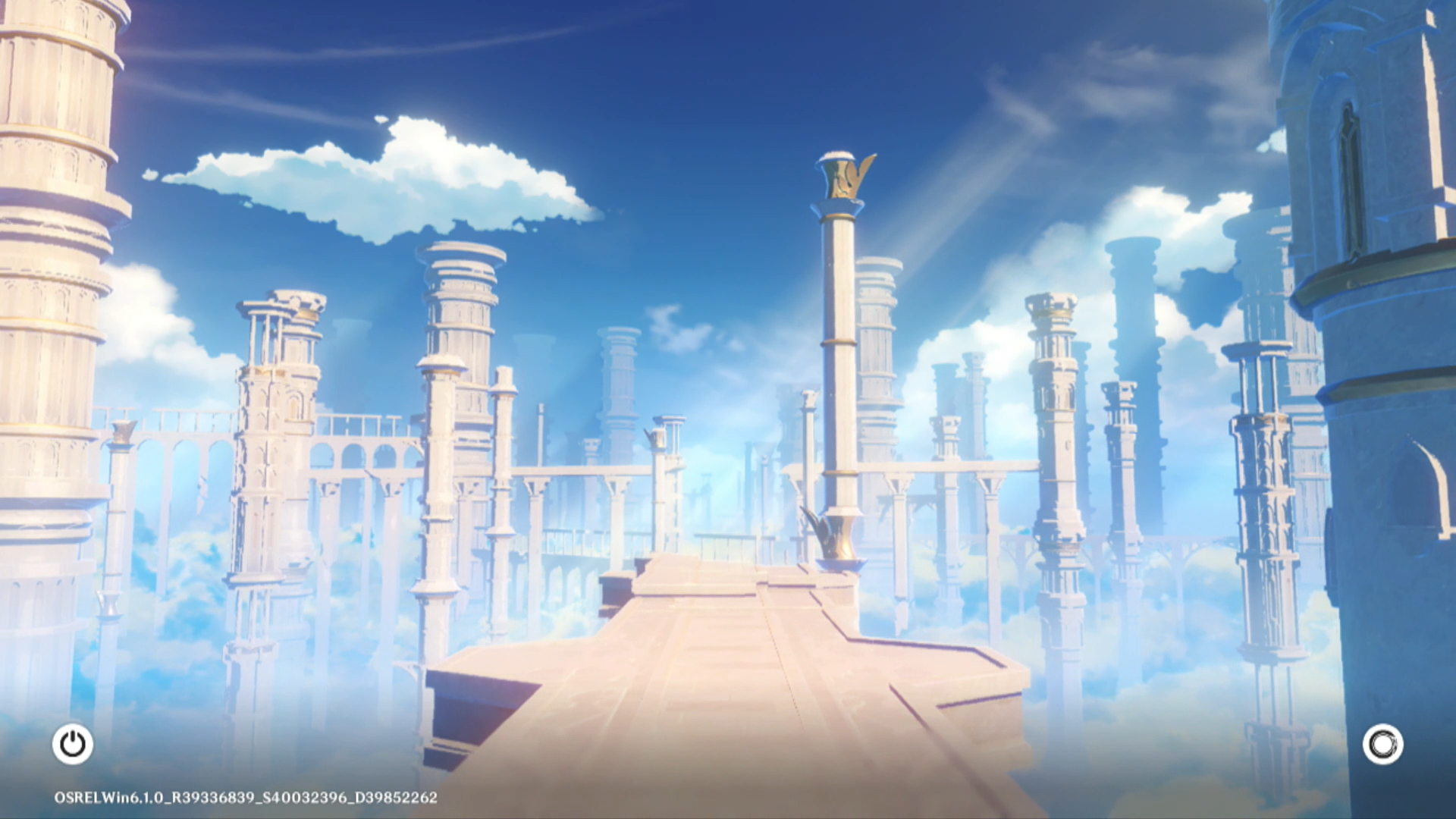Viewport: 1456px width, 819px height.
Task: Click the circular ring icon button
Action: 1382,744
